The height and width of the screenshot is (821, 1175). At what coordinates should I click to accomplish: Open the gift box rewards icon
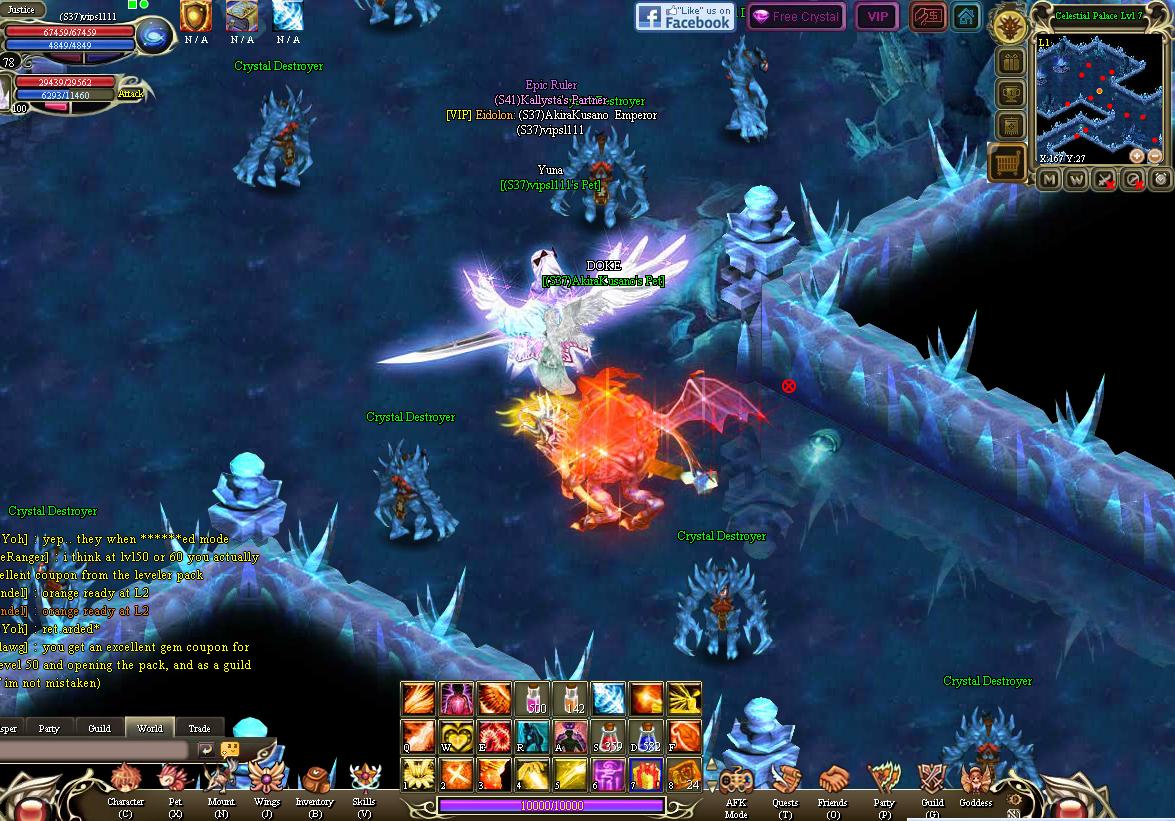(x=1010, y=62)
